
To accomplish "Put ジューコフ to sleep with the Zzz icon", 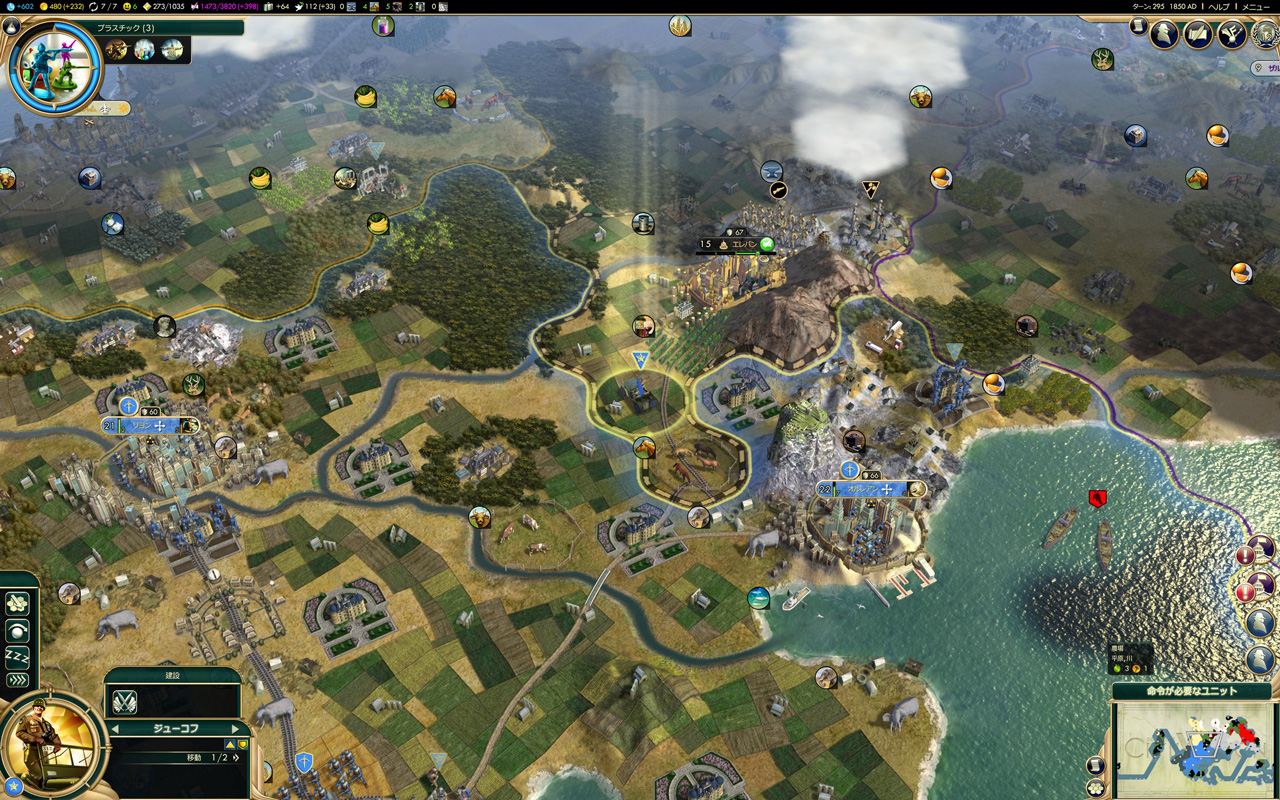I will coord(17,654).
